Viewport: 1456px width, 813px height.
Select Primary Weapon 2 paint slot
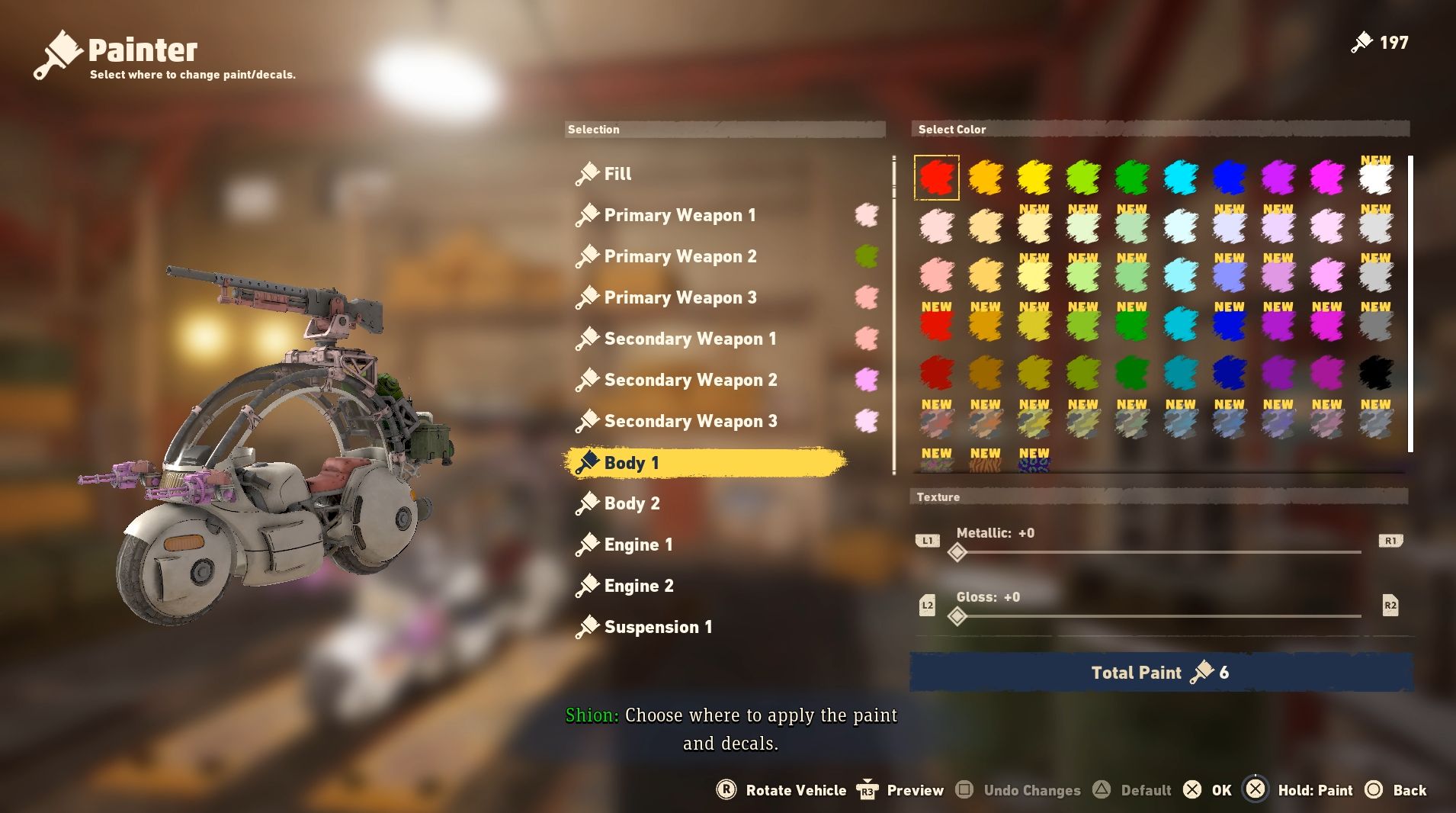pos(680,256)
